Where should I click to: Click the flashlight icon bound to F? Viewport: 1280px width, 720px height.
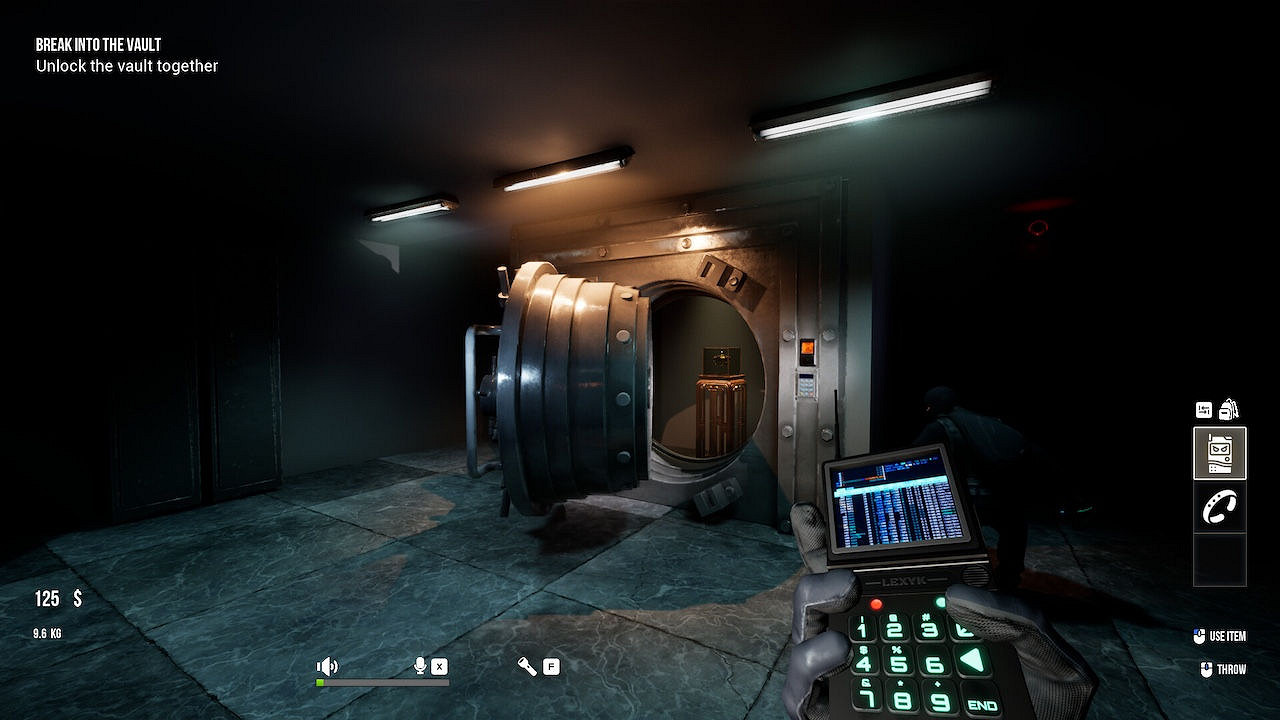pyautogui.click(x=527, y=665)
